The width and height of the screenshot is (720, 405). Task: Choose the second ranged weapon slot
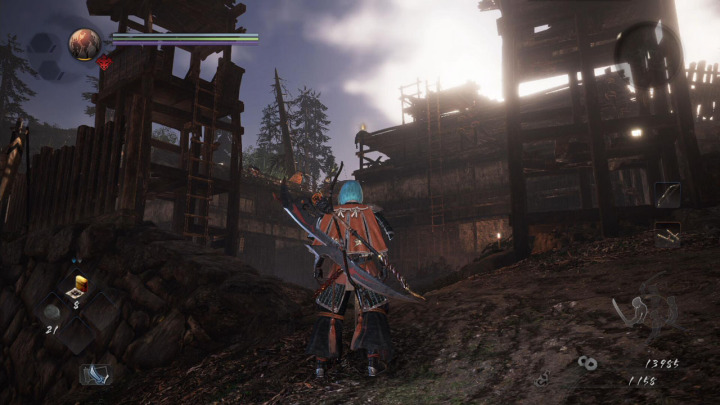click(667, 235)
